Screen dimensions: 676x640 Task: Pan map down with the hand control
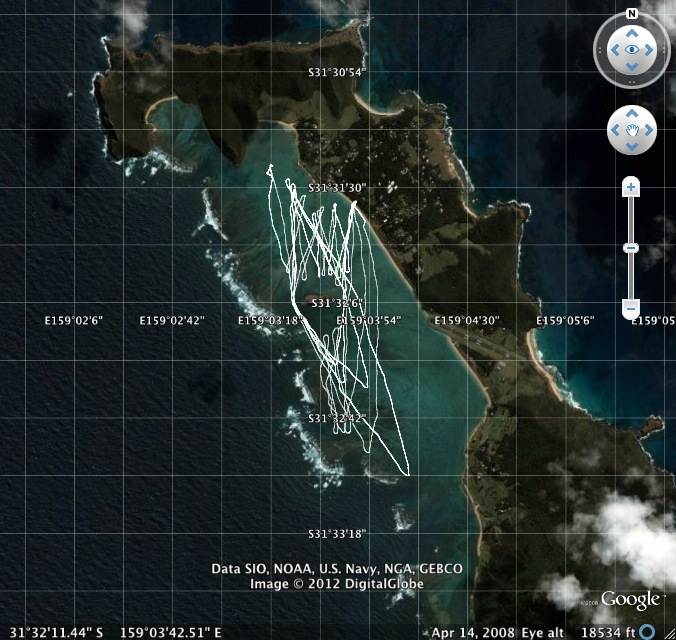(x=632, y=146)
